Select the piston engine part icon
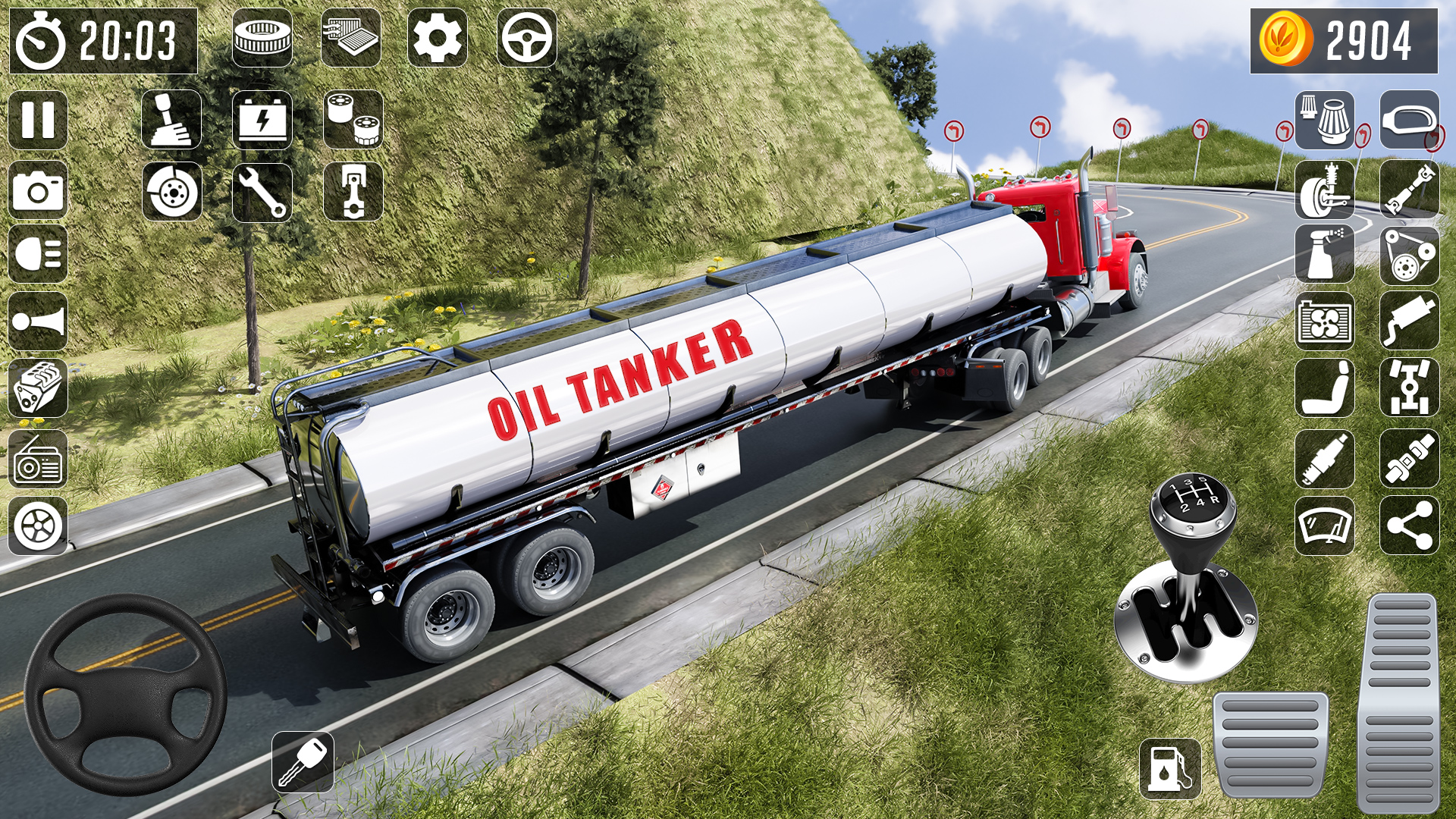 [353, 190]
